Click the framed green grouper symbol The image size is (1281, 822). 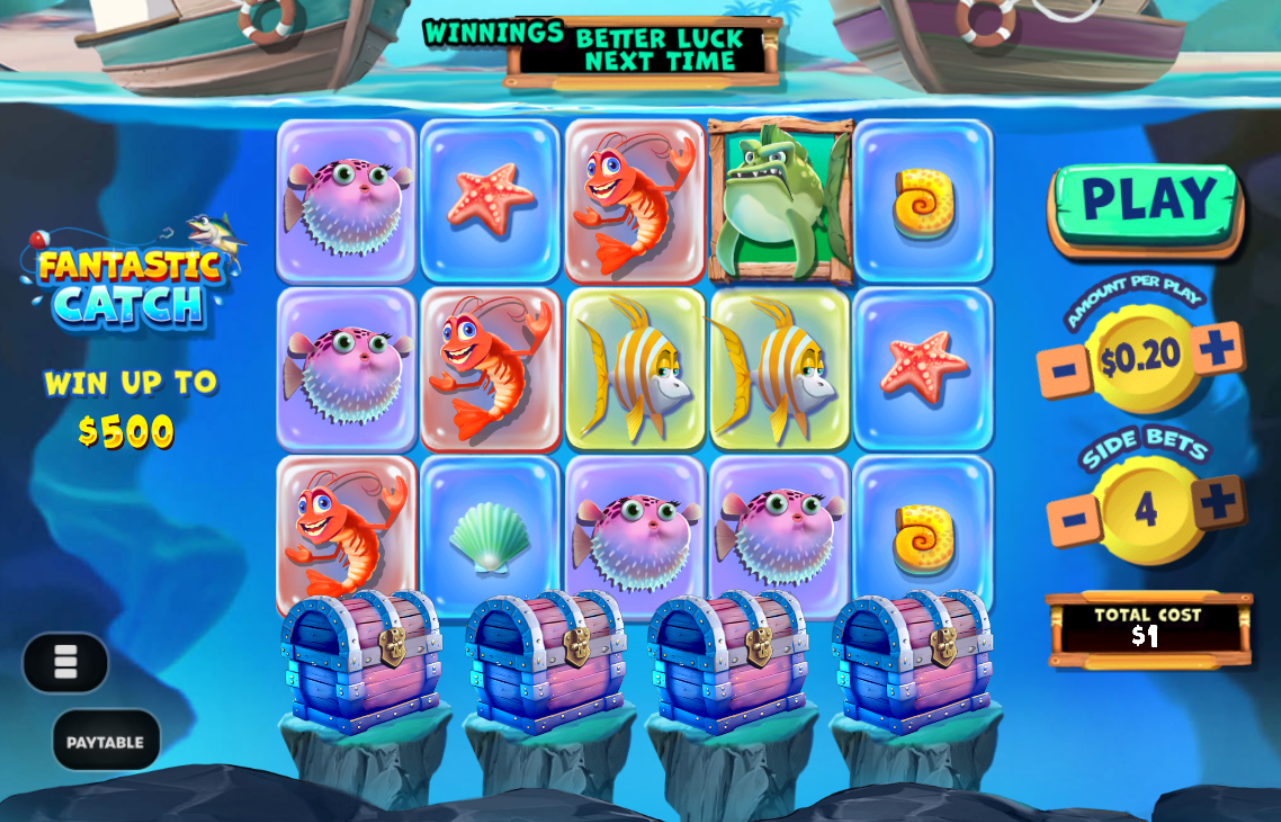click(x=782, y=198)
